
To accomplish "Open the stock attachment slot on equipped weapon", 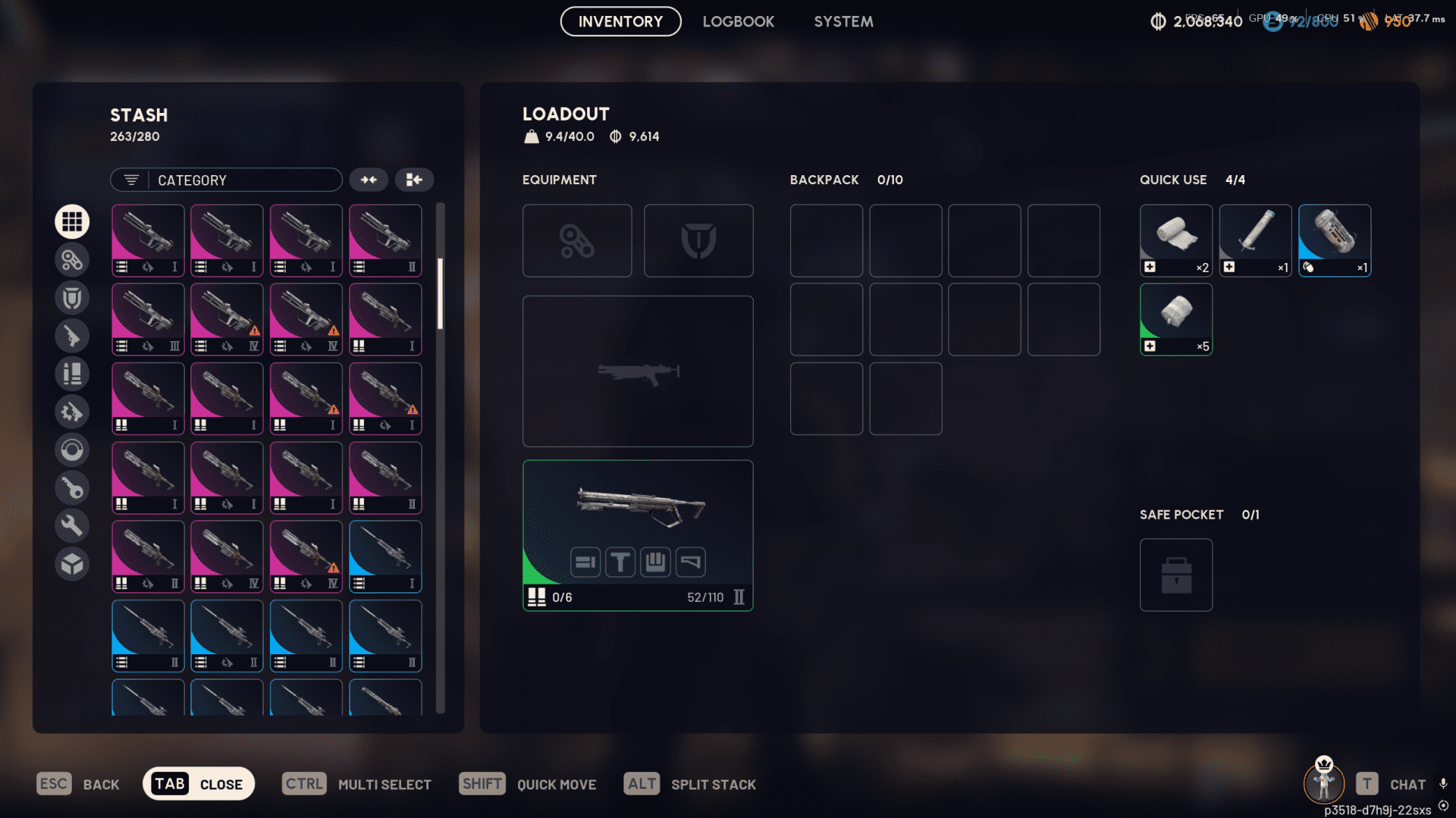I will coord(690,562).
